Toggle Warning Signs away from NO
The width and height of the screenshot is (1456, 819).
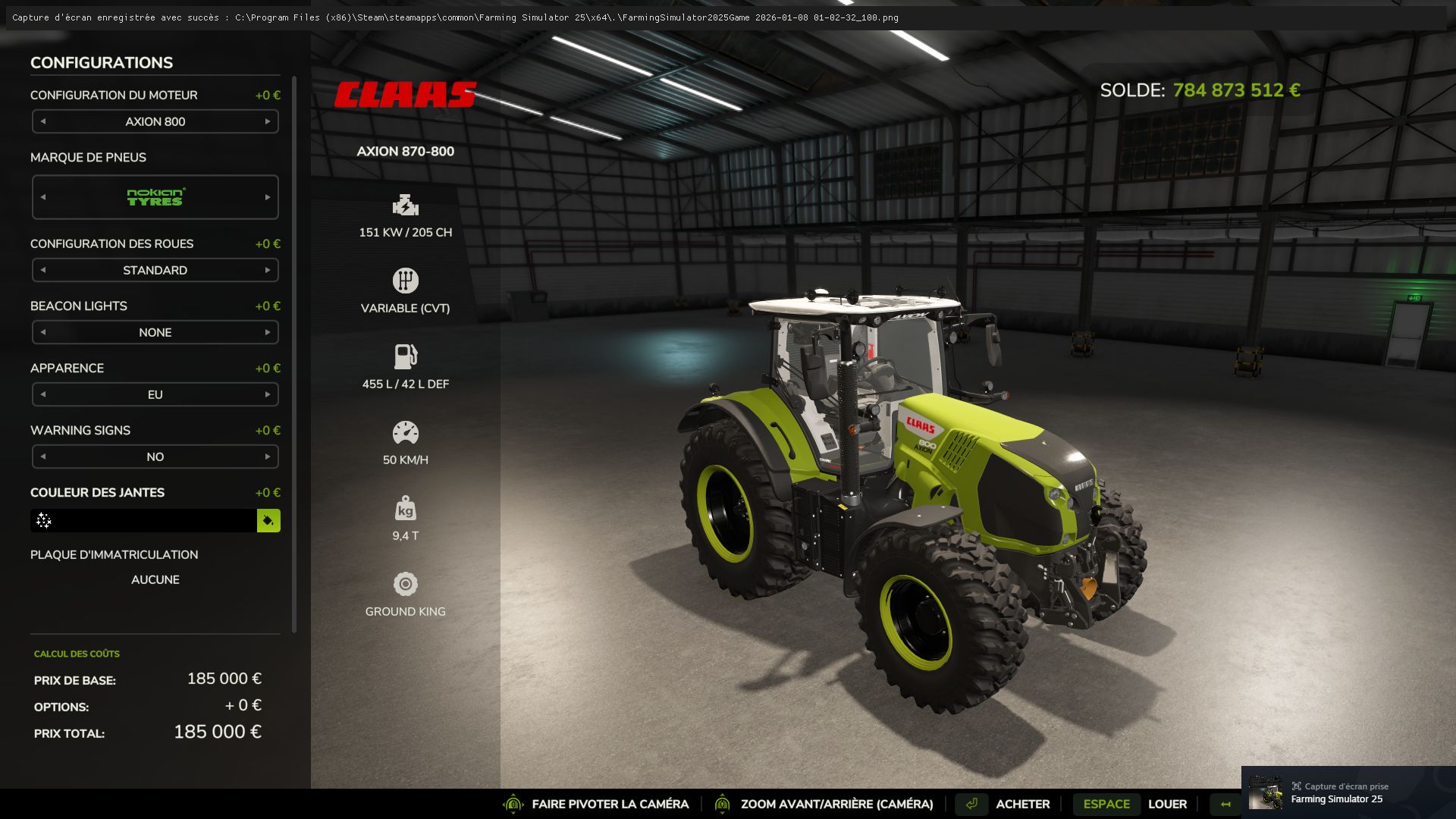click(x=267, y=457)
